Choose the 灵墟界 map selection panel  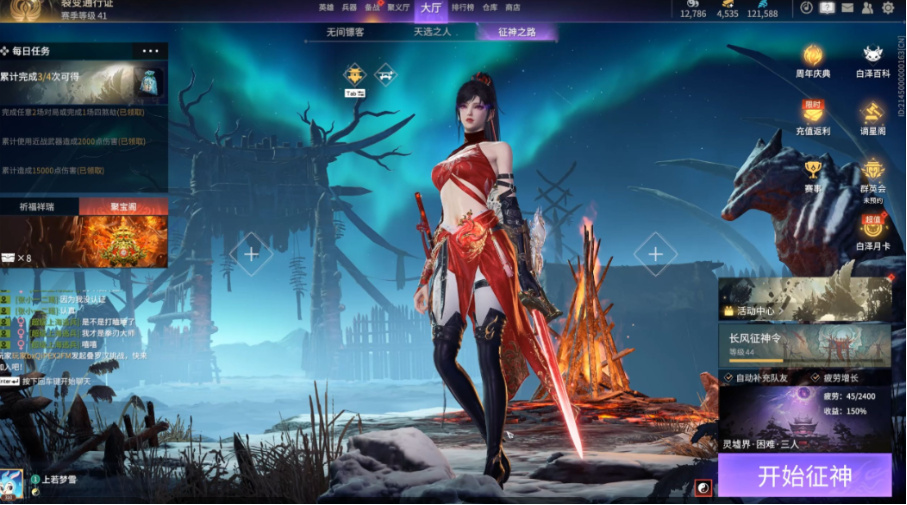[804, 420]
